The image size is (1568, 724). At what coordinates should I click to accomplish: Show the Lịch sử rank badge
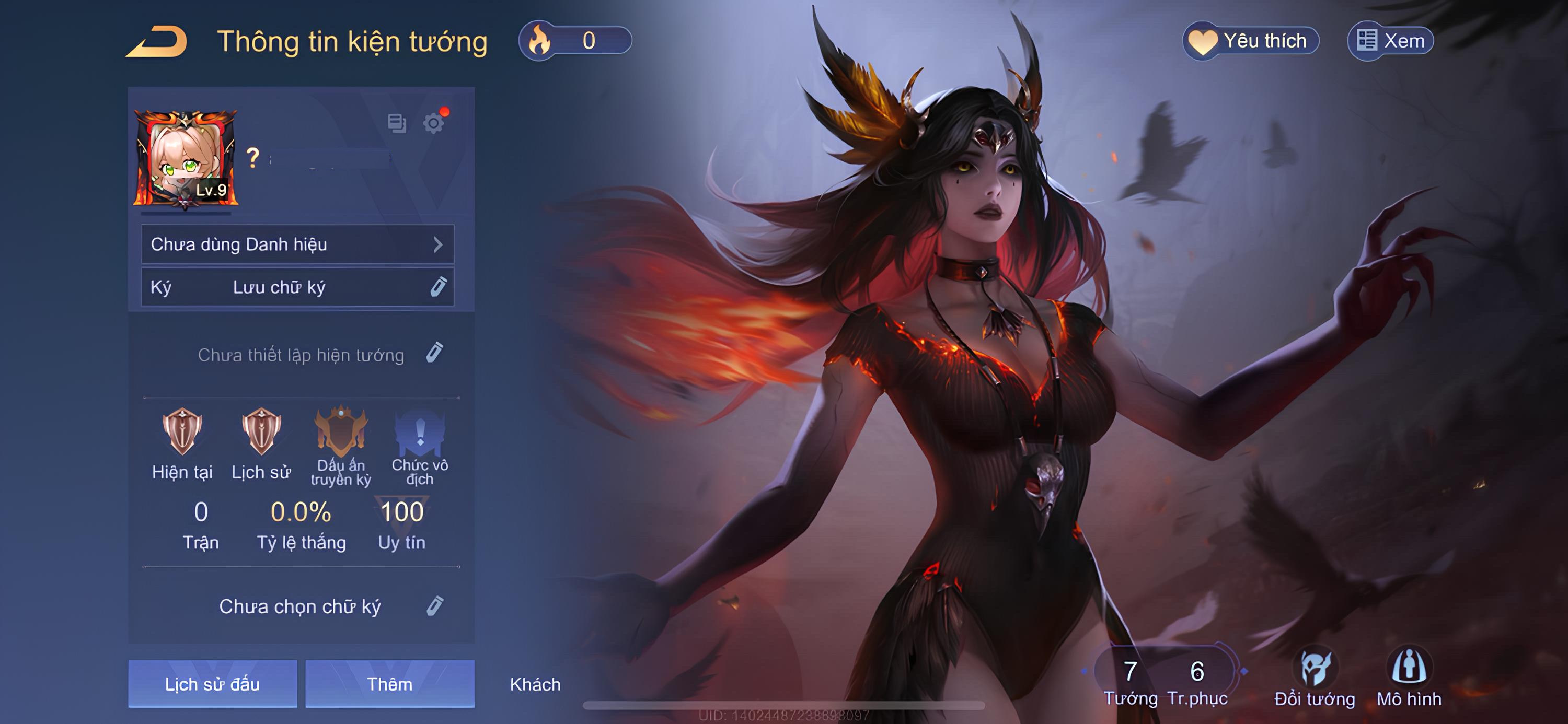pyautogui.click(x=261, y=433)
